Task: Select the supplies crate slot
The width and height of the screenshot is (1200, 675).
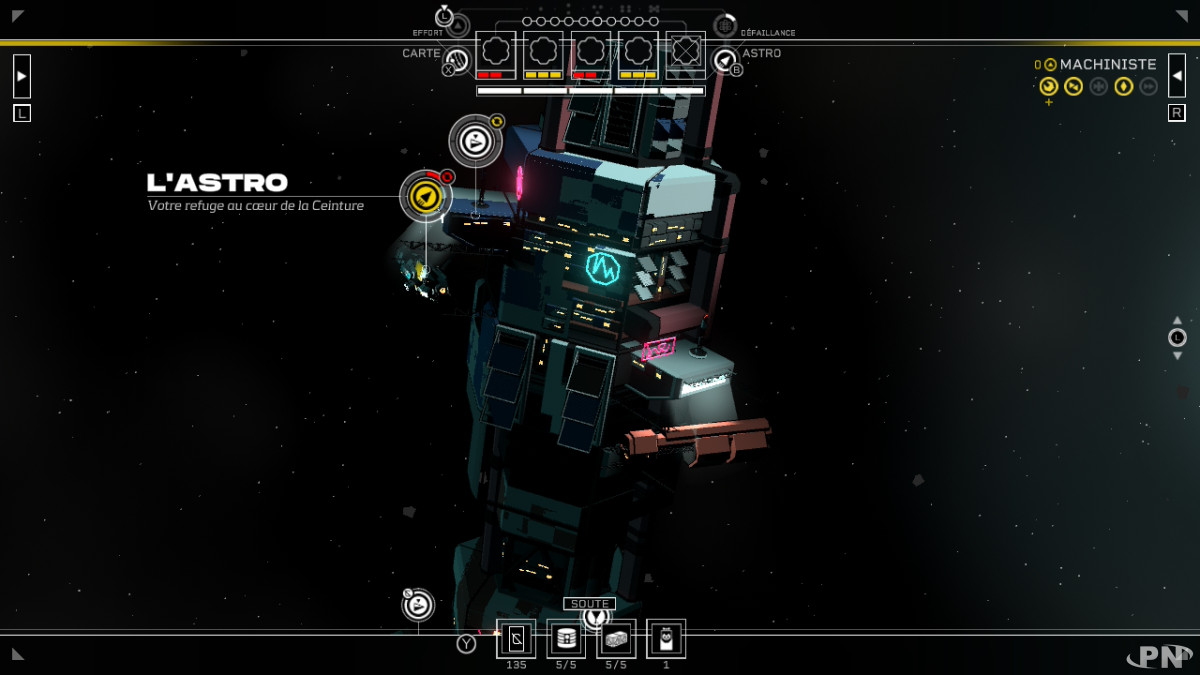Action: (x=616, y=638)
